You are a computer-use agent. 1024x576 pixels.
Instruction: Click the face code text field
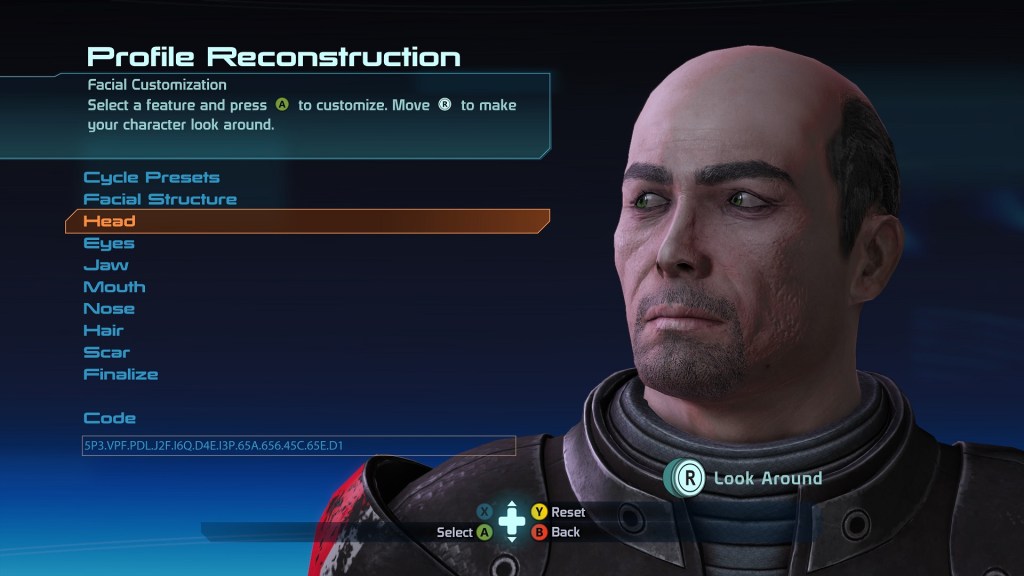(x=299, y=445)
